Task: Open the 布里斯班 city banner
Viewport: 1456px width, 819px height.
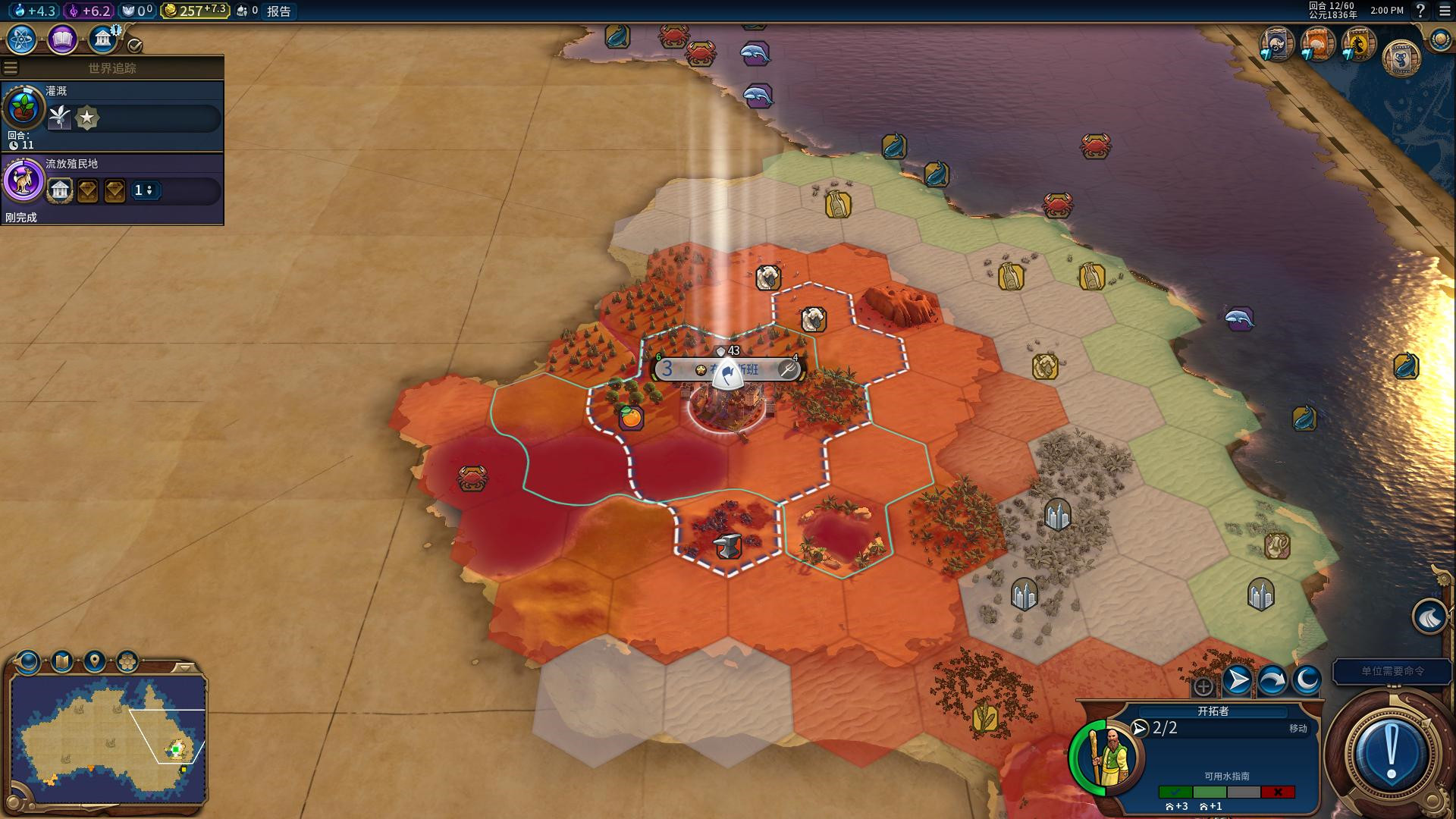Action: pyautogui.click(x=726, y=369)
